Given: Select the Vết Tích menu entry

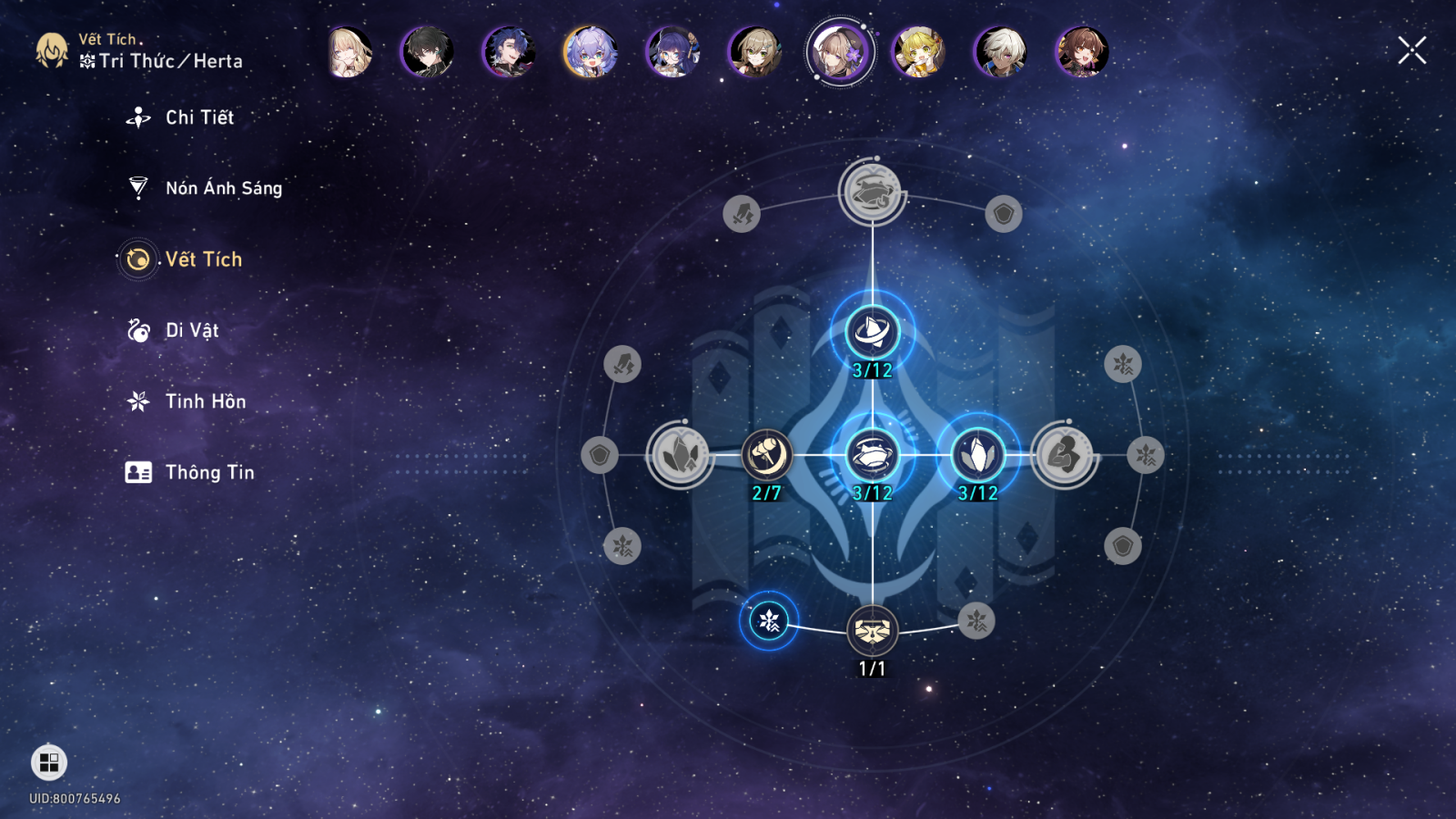Looking at the screenshot, I should [203, 259].
